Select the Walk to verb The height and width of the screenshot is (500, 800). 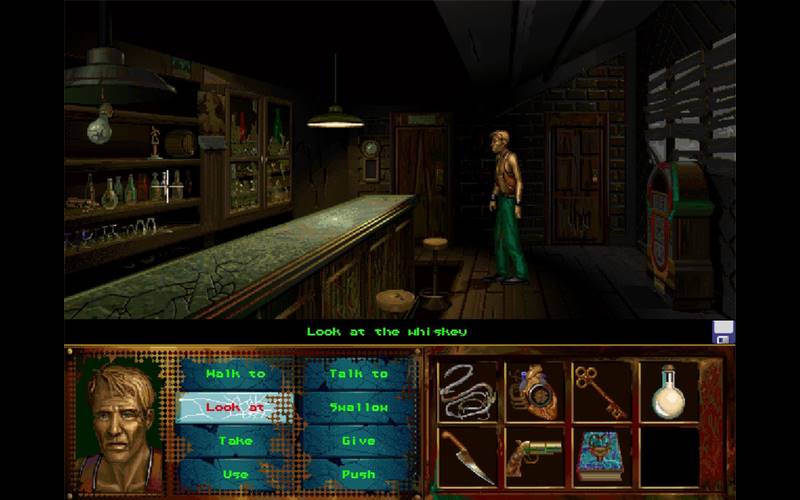(x=235, y=374)
